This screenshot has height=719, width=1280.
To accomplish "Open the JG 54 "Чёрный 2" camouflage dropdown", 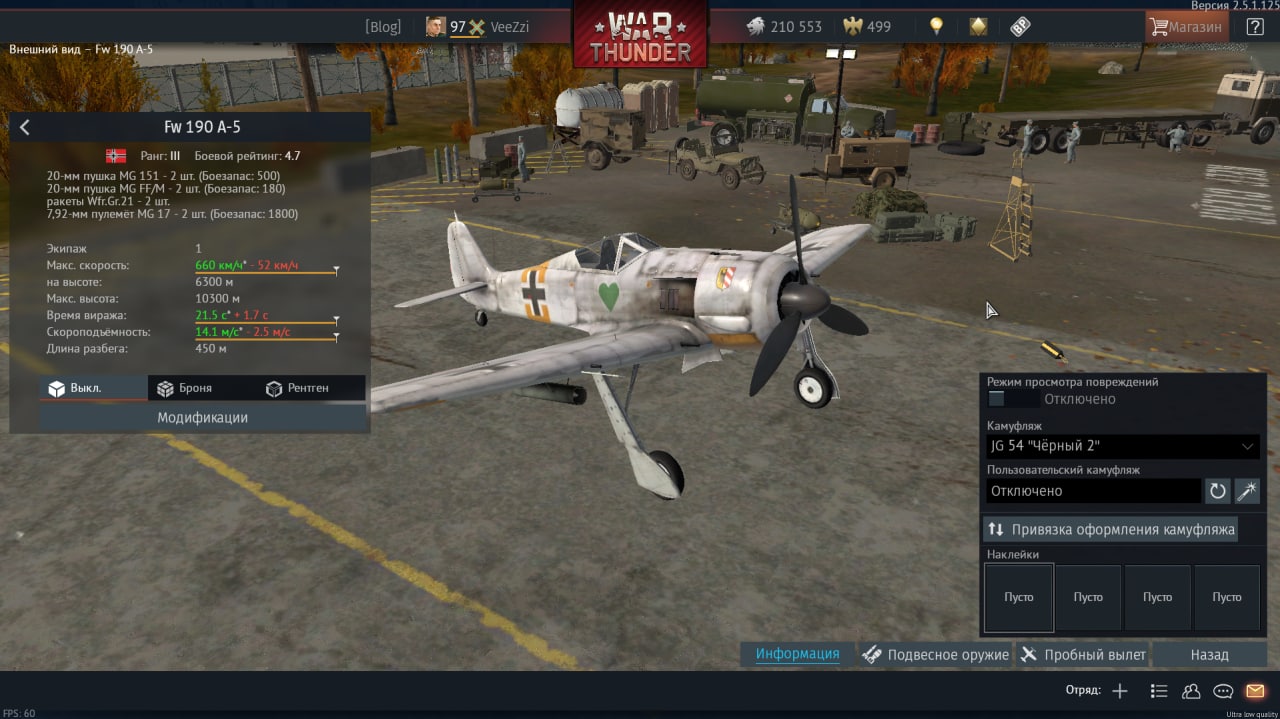I will [x=1122, y=446].
